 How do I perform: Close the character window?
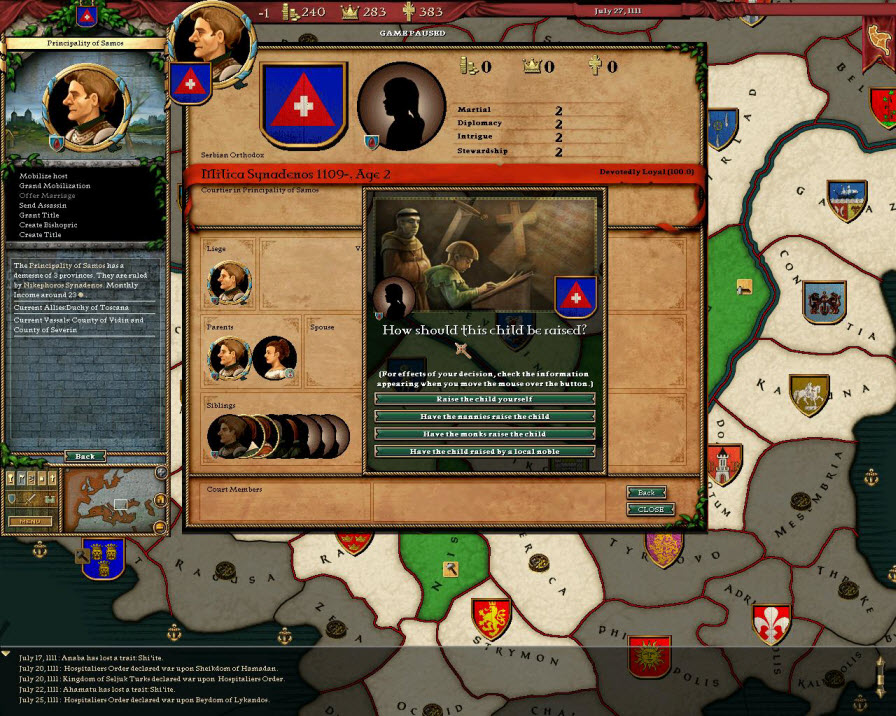650,509
